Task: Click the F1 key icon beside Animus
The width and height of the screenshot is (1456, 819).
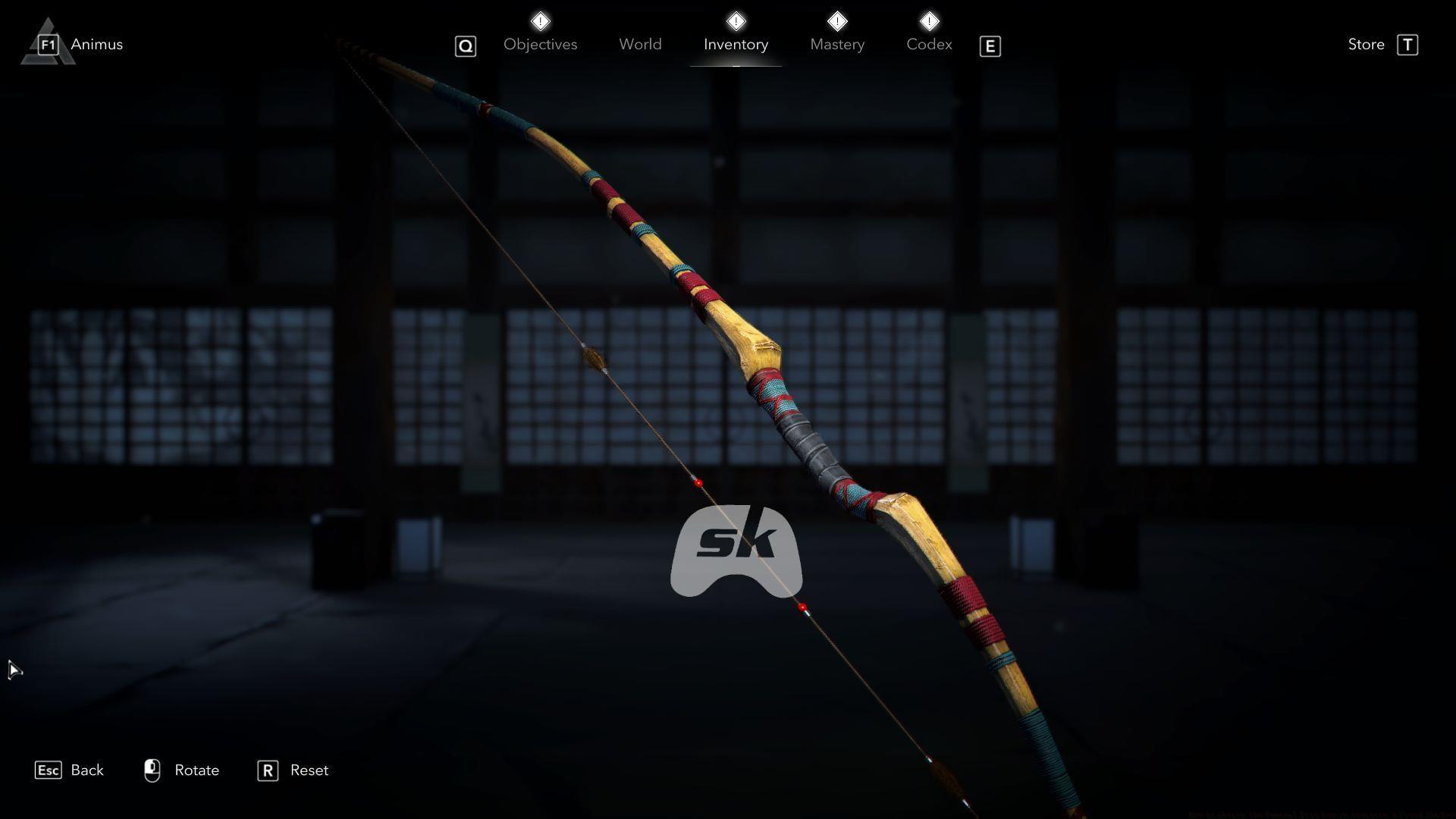Action: [47, 45]
